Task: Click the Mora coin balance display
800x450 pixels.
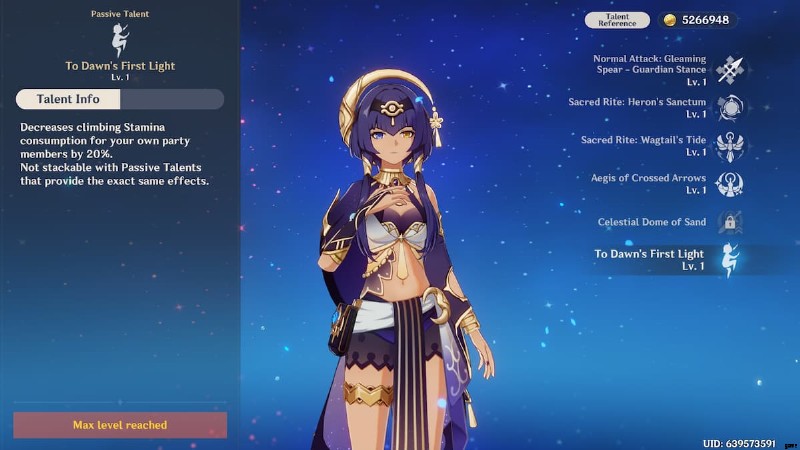Action: pyautogui.click(x=697, y=20)
